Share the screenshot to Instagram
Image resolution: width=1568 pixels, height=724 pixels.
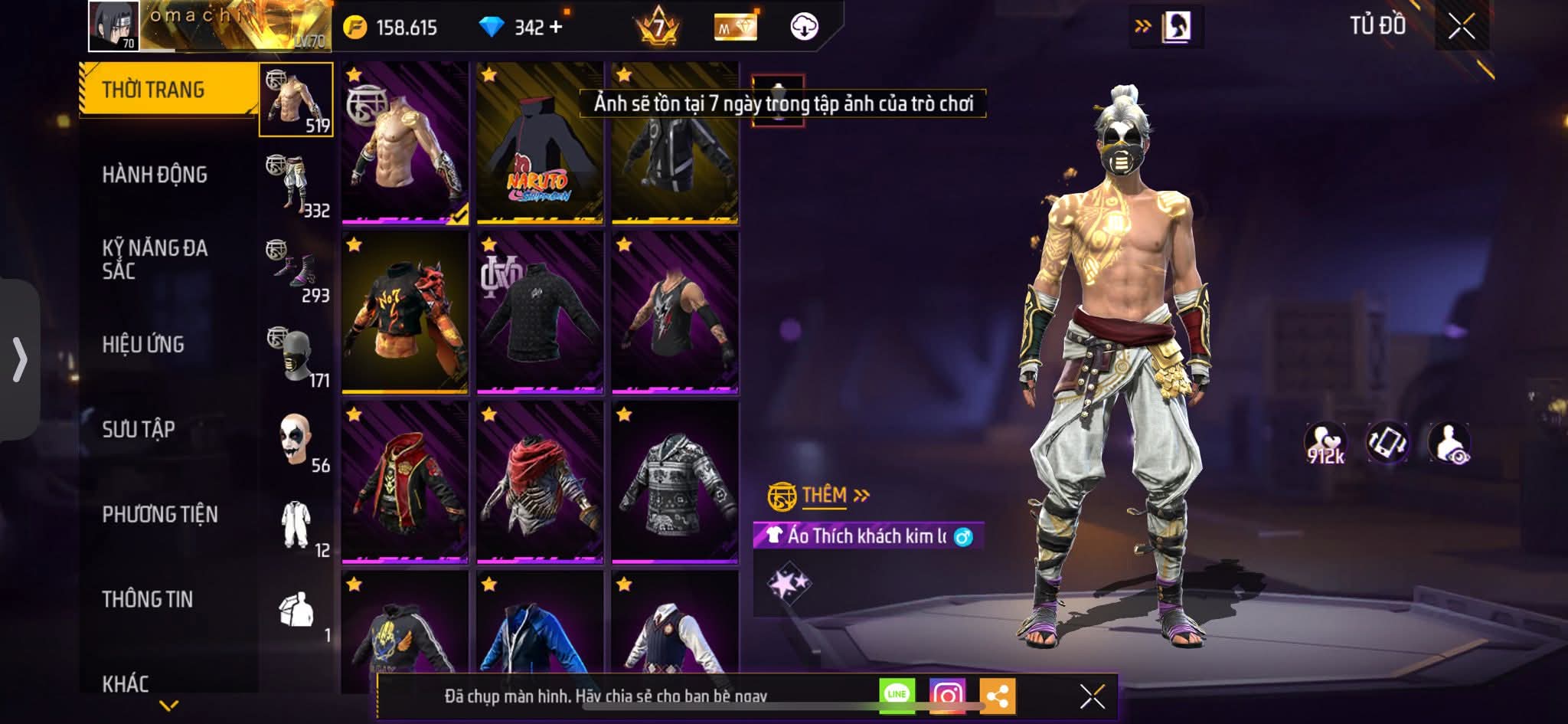click(x=947, y=695)
